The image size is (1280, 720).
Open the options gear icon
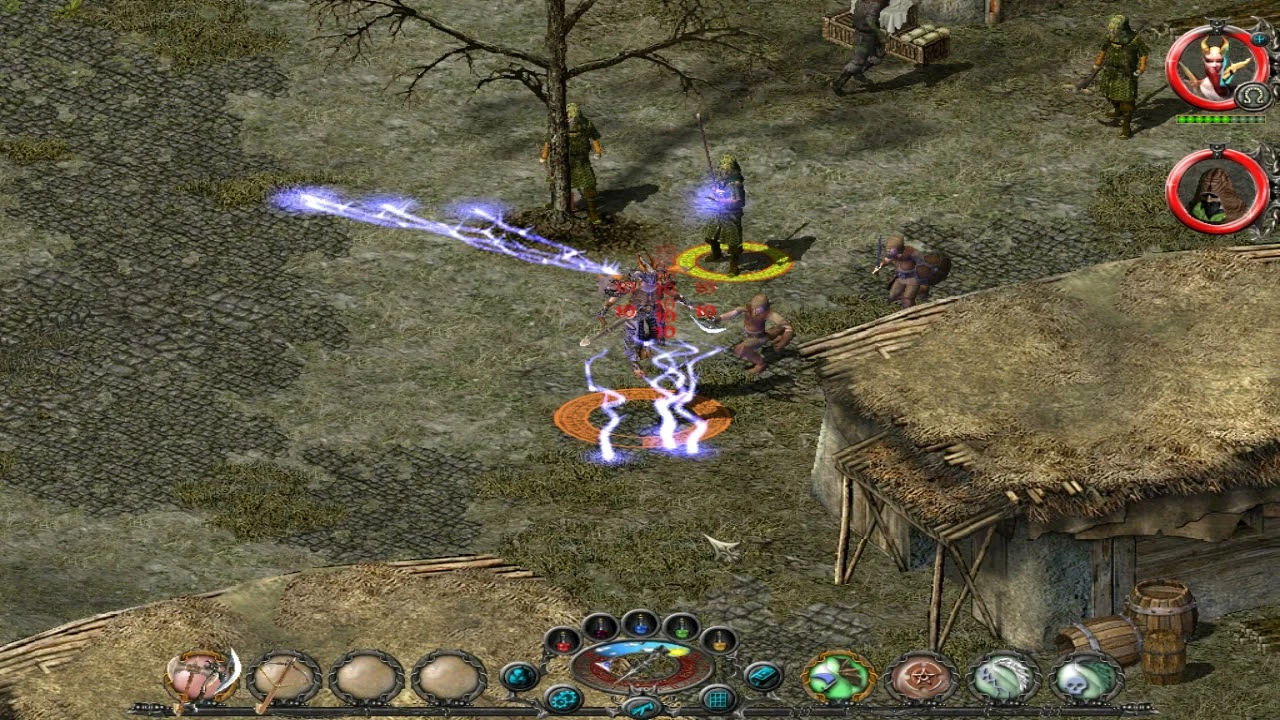click(562, 700)
